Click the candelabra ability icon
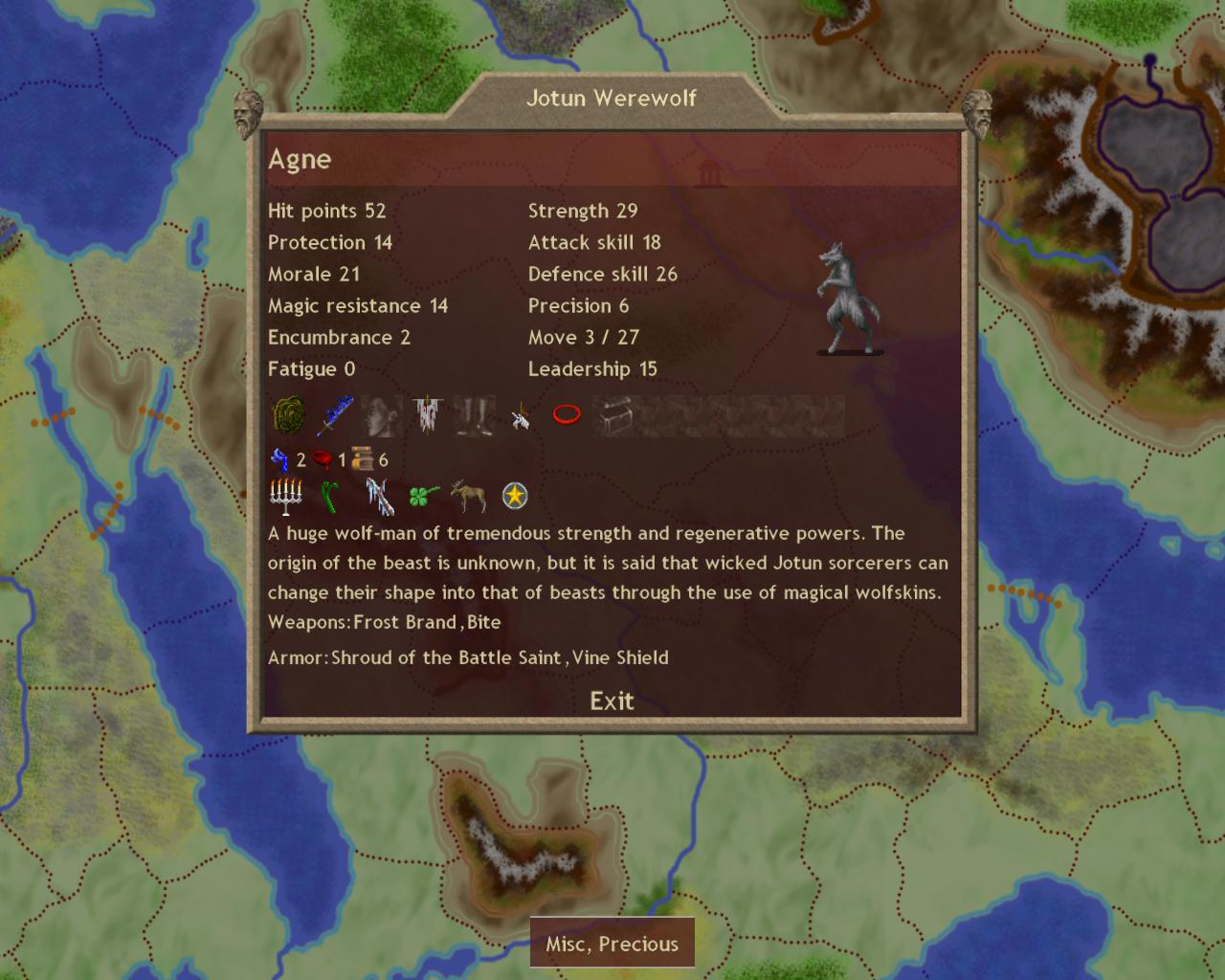Screen dimensions: 1225x980 (x=285, y=497)
